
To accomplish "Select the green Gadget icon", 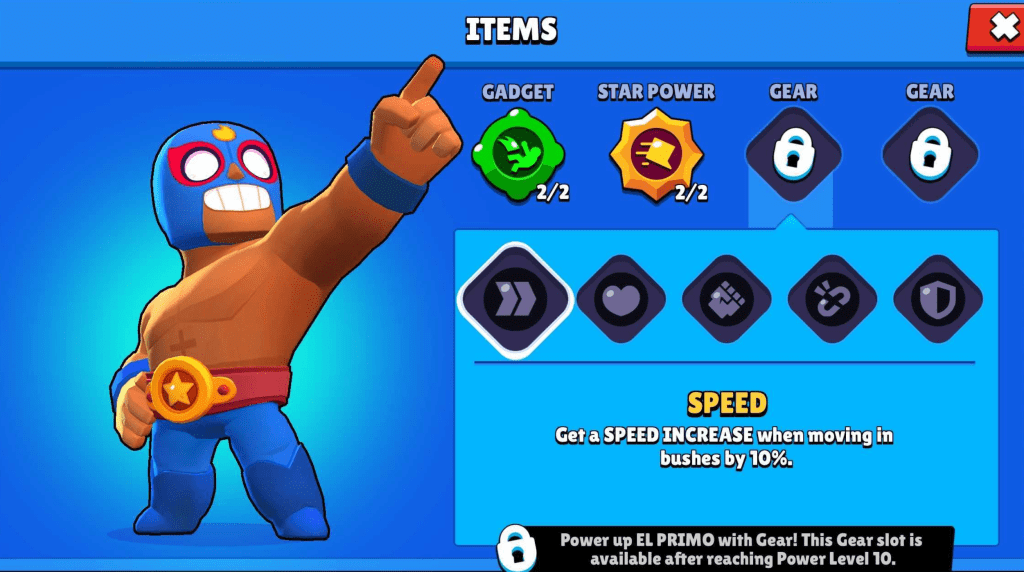I will (517, 153).
